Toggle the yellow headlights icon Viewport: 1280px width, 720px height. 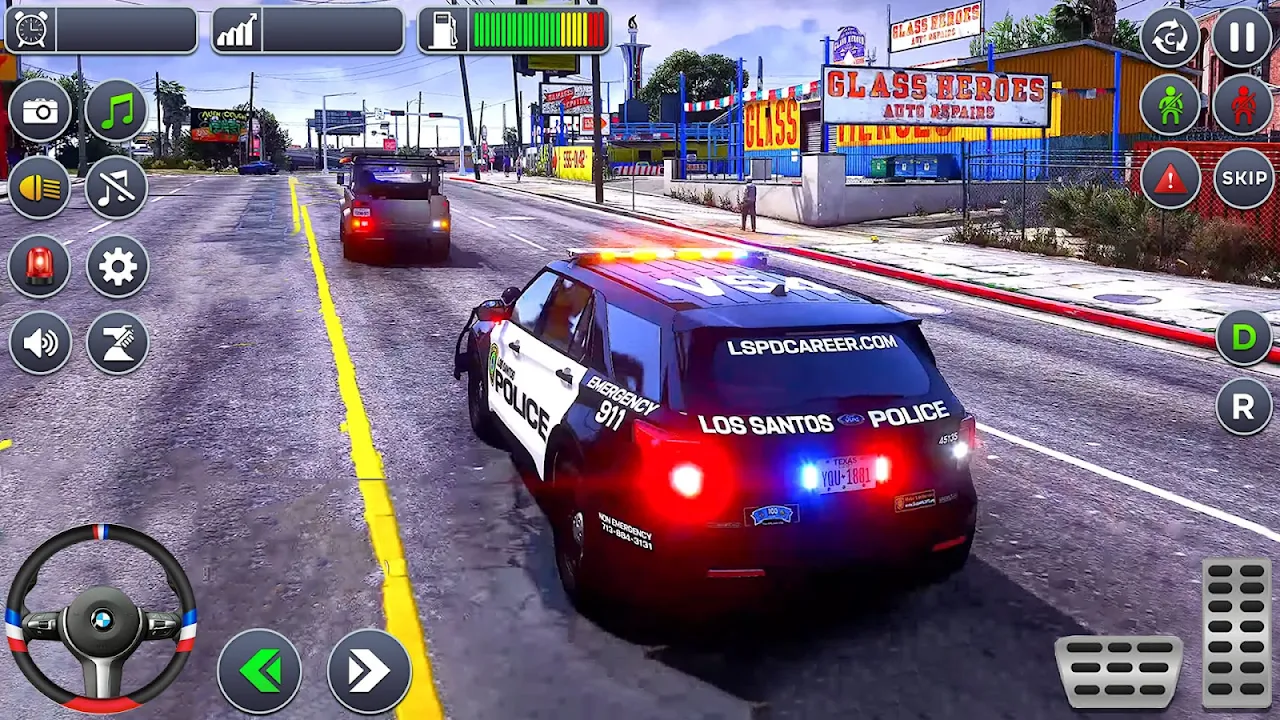(x=40, y=188)
